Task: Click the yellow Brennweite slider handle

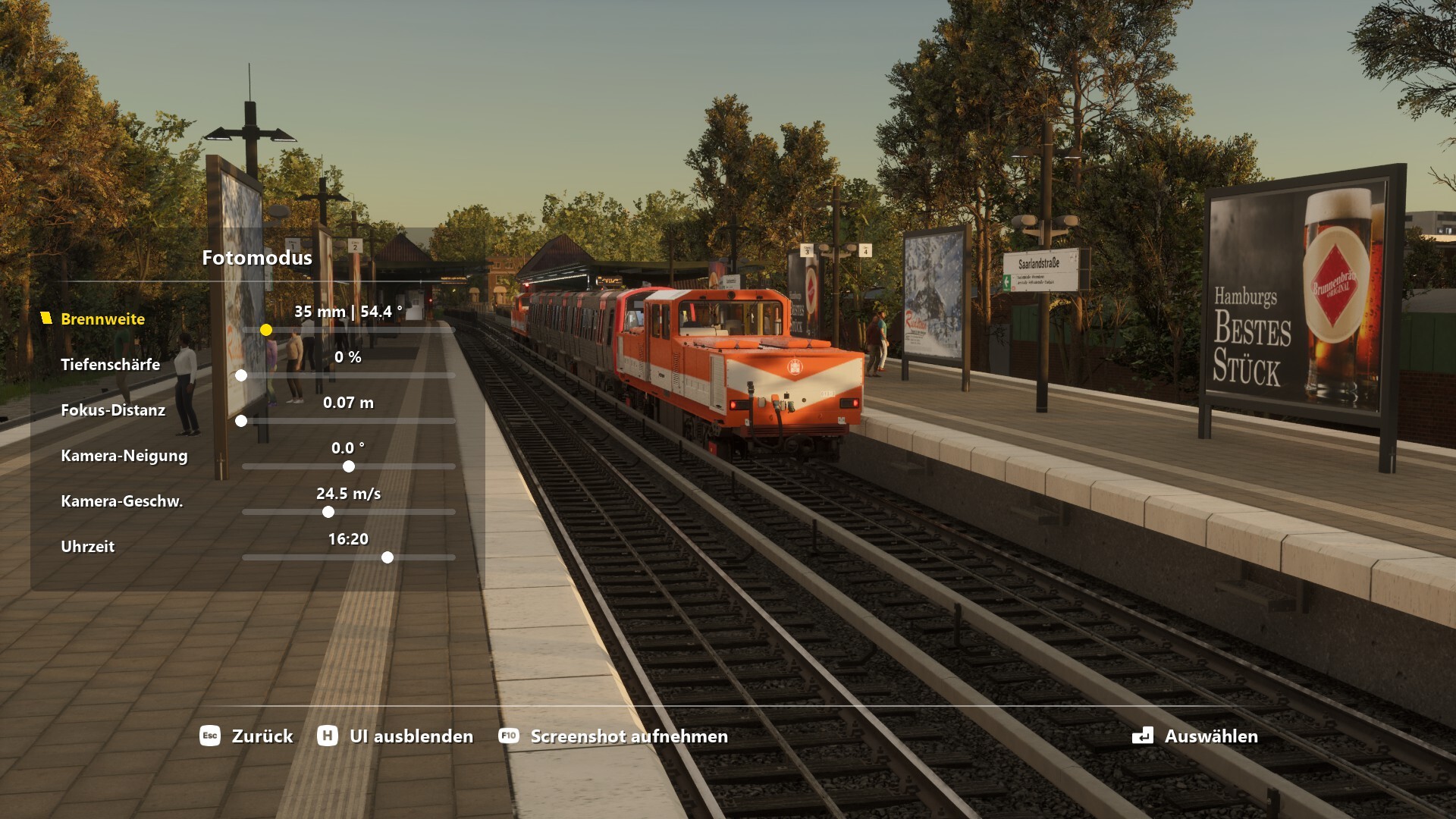Action: point(266,330)
